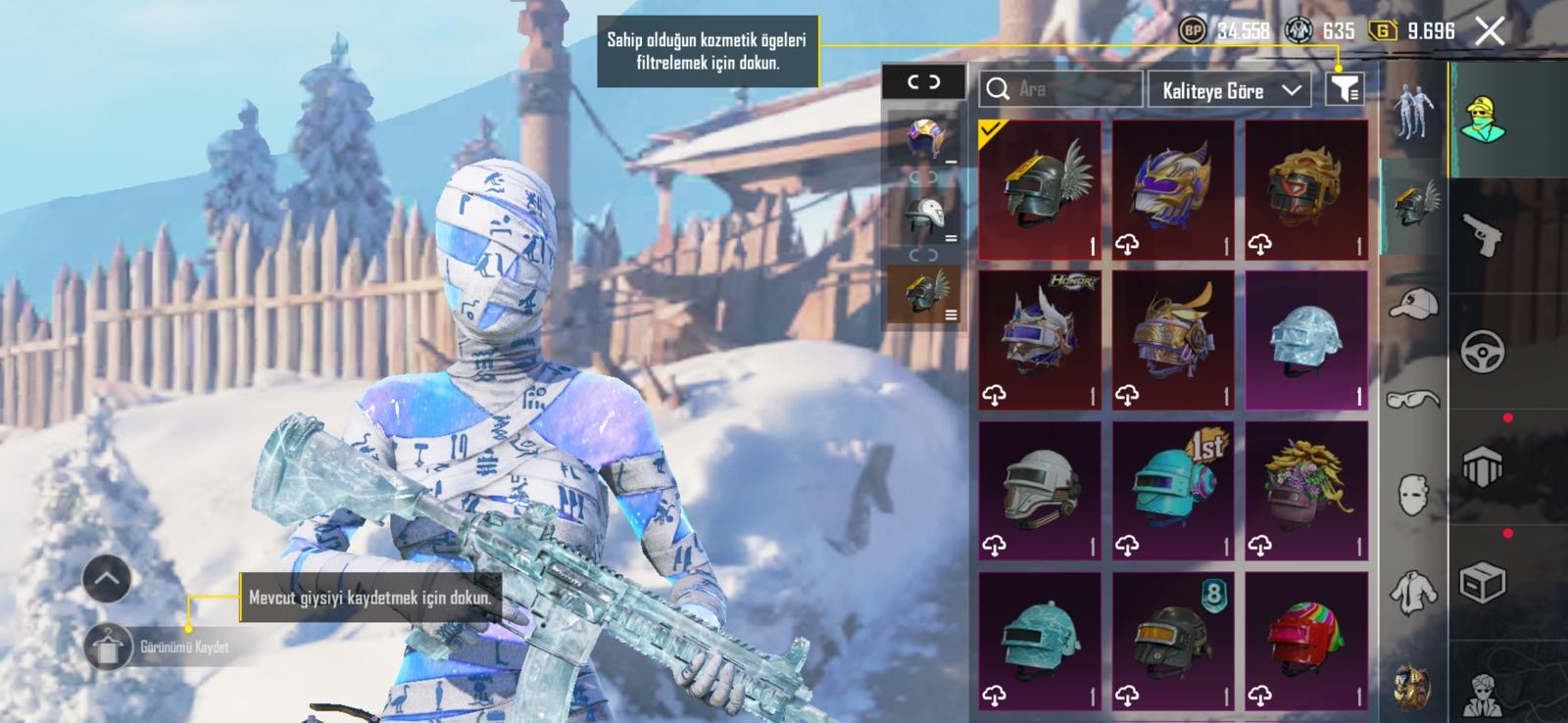This screenshot has width=1568, height=723.
Task: Open the crate box tab
Action: coord(1483,582)
